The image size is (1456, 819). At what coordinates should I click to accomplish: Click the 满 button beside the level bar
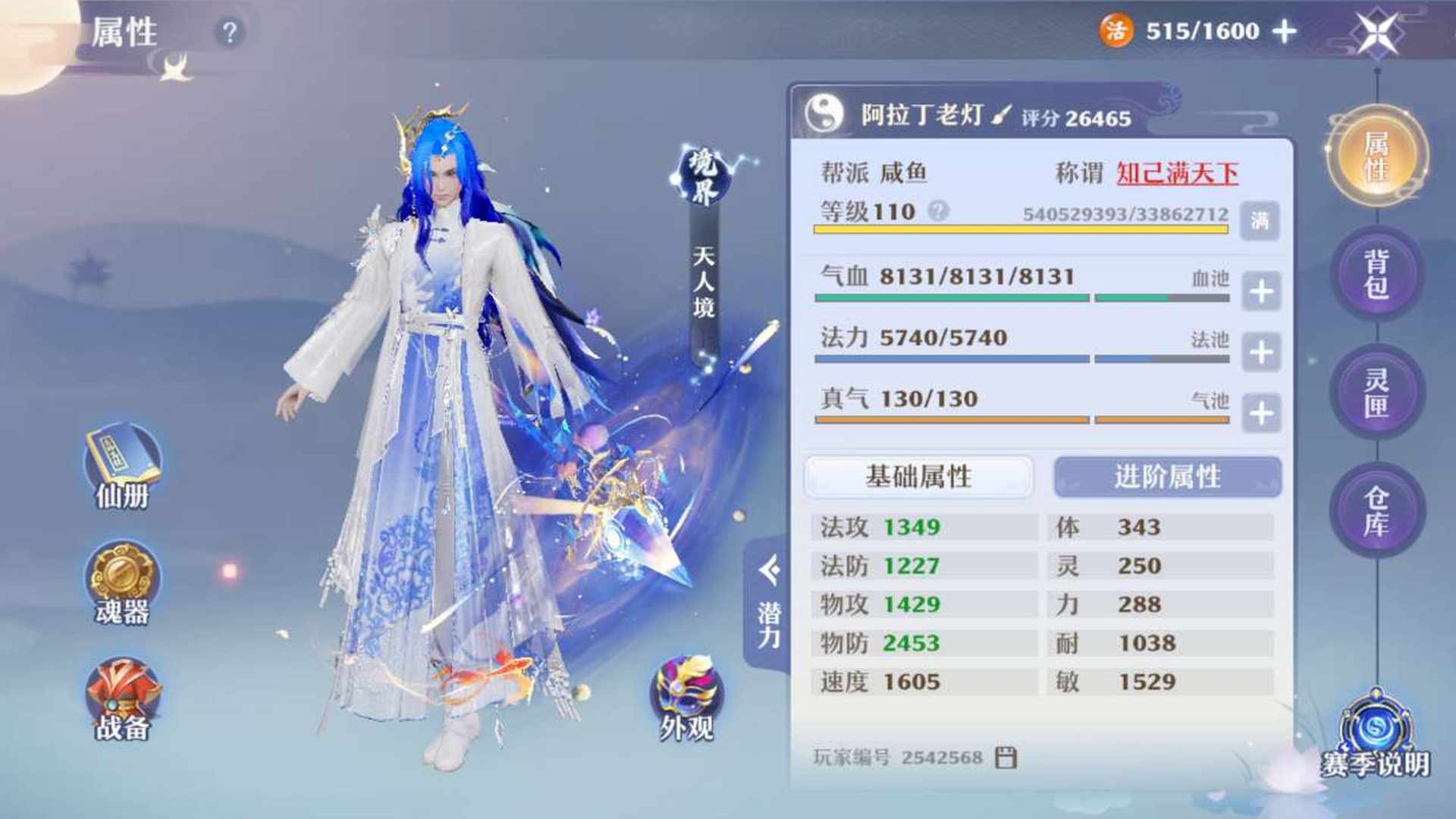[1260, 221]
